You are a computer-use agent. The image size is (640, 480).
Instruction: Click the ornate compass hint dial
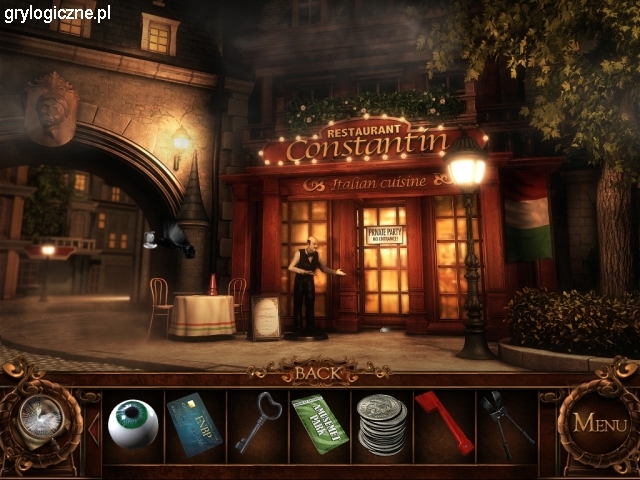(38, 418)
